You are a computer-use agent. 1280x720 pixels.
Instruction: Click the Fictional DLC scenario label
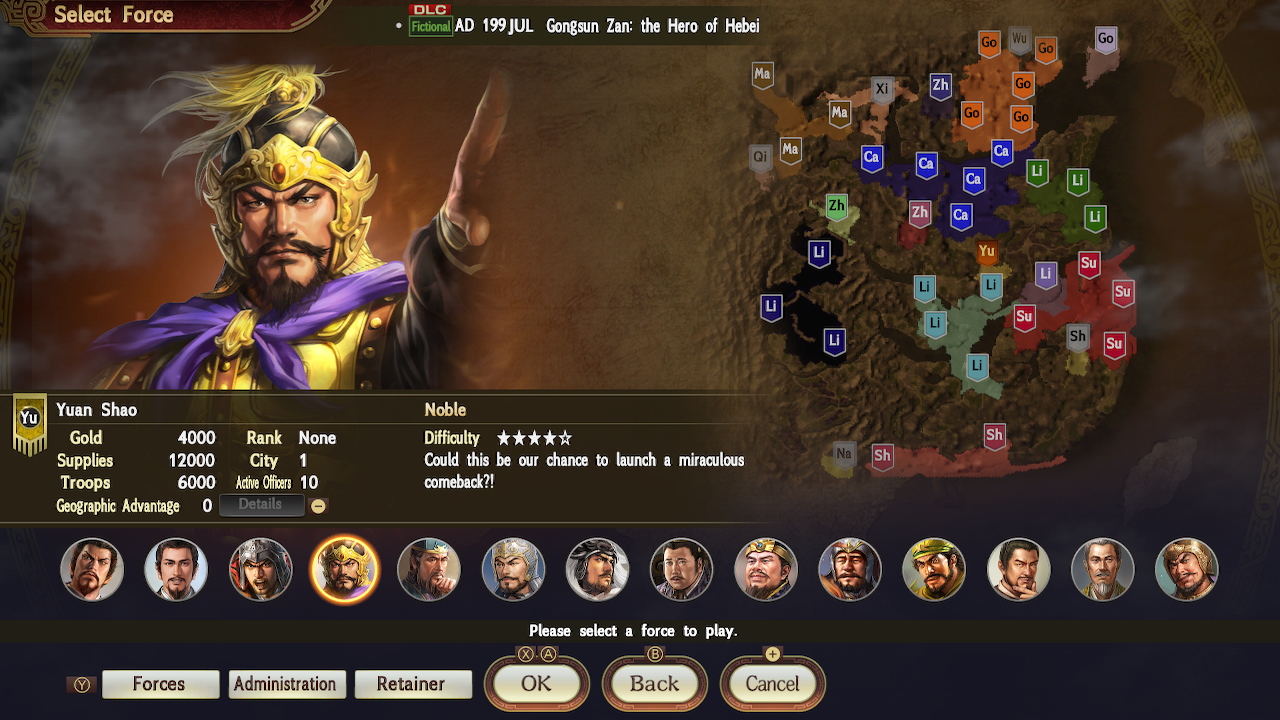(431, 27)
